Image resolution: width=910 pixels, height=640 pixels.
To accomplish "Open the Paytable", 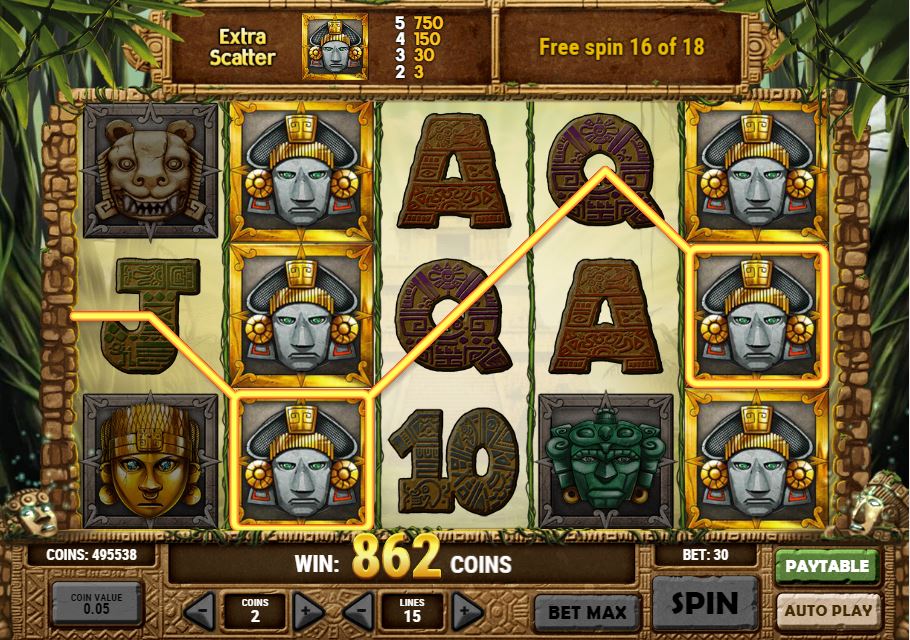I will click(826, 566).
